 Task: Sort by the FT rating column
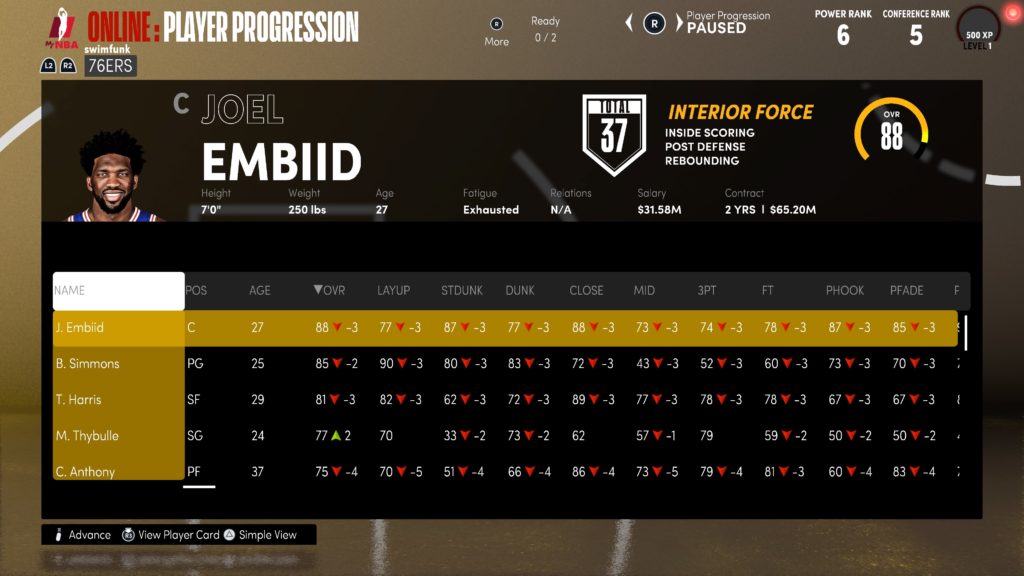(x=768, y=291)
